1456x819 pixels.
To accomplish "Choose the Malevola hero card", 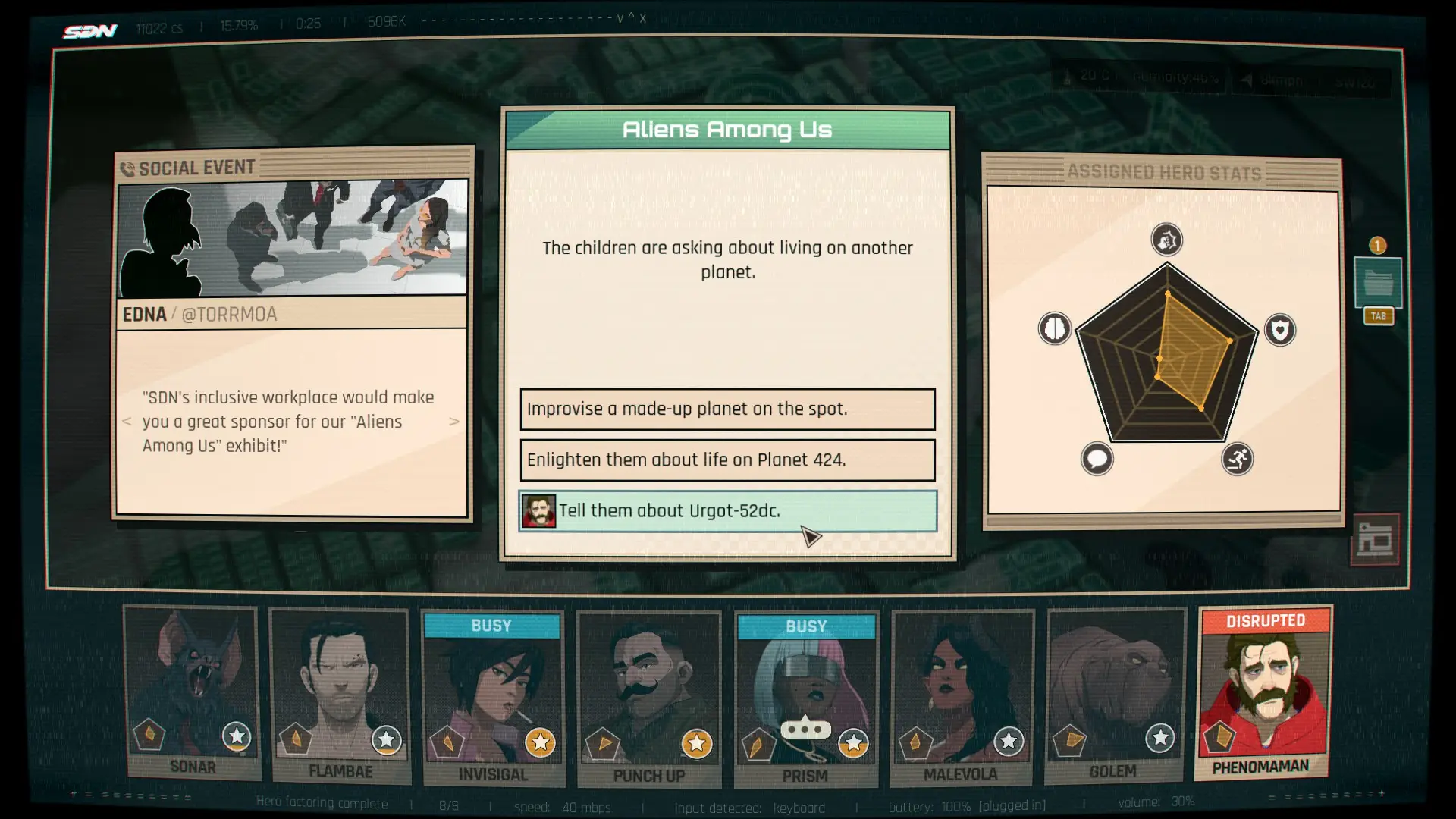I will tap(961, 698).
